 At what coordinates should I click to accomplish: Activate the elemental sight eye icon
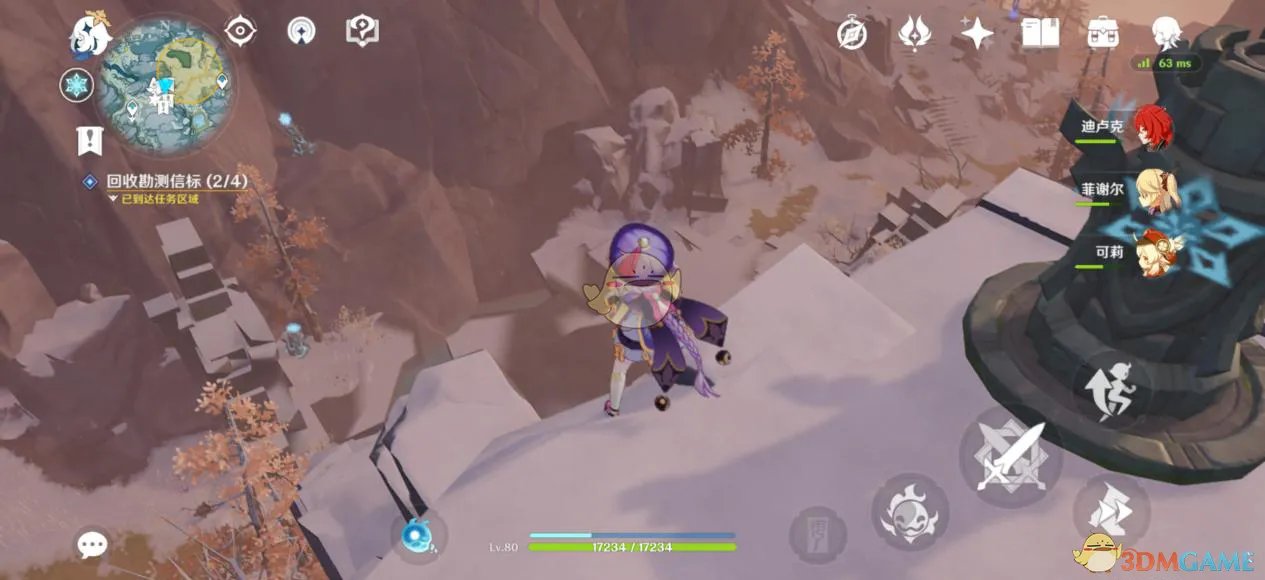(x=240, y=31)
